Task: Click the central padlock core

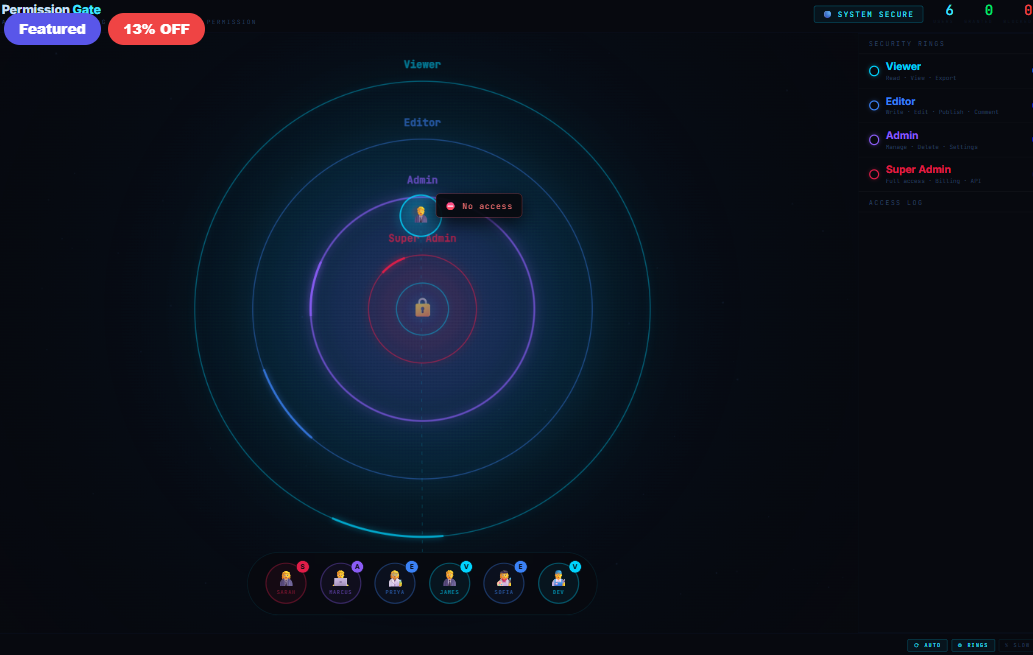Action: [x=422, y=308]
